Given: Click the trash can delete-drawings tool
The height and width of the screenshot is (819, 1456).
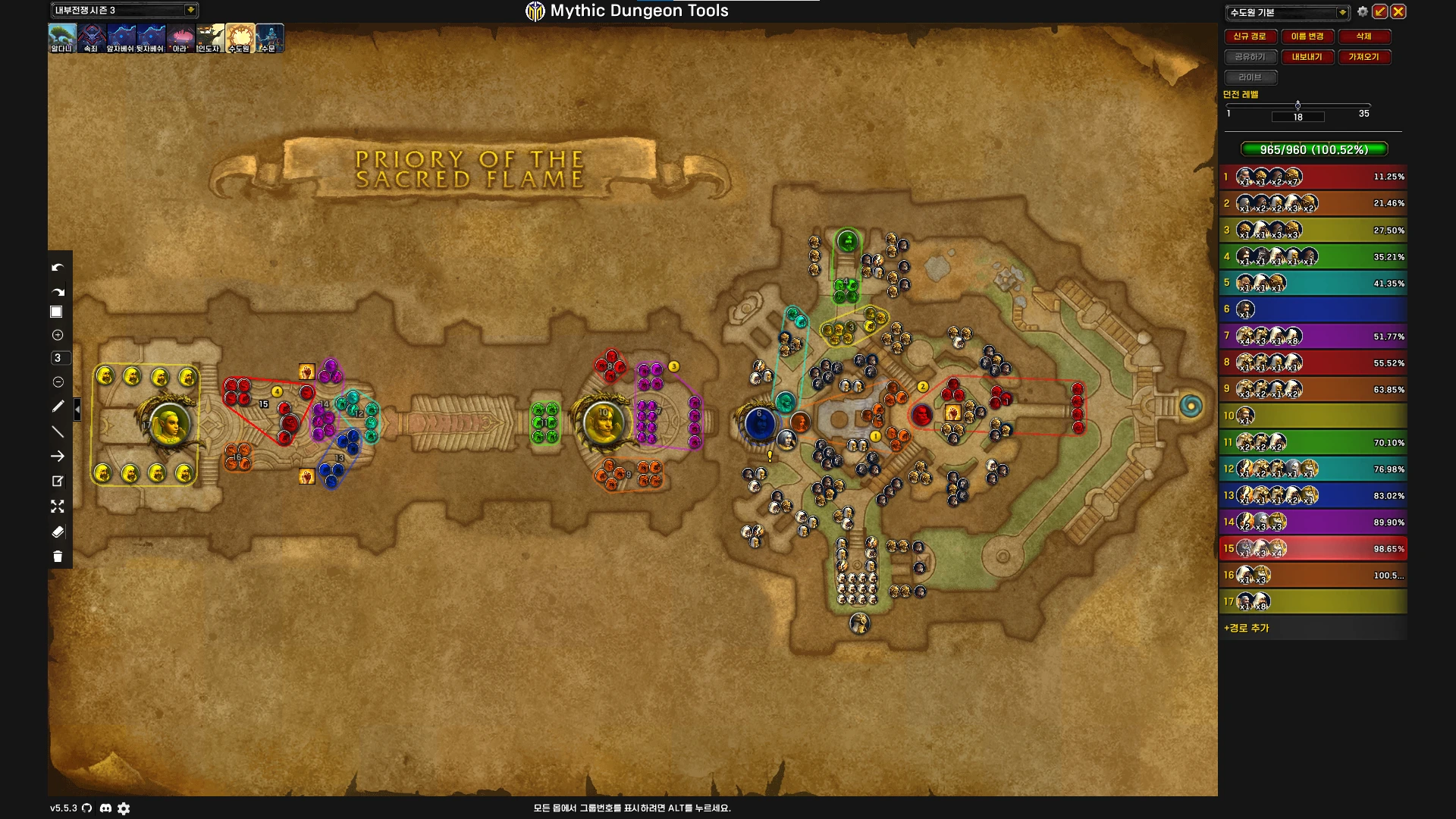Looking at the screenshot, I should [x=58, y=557].
